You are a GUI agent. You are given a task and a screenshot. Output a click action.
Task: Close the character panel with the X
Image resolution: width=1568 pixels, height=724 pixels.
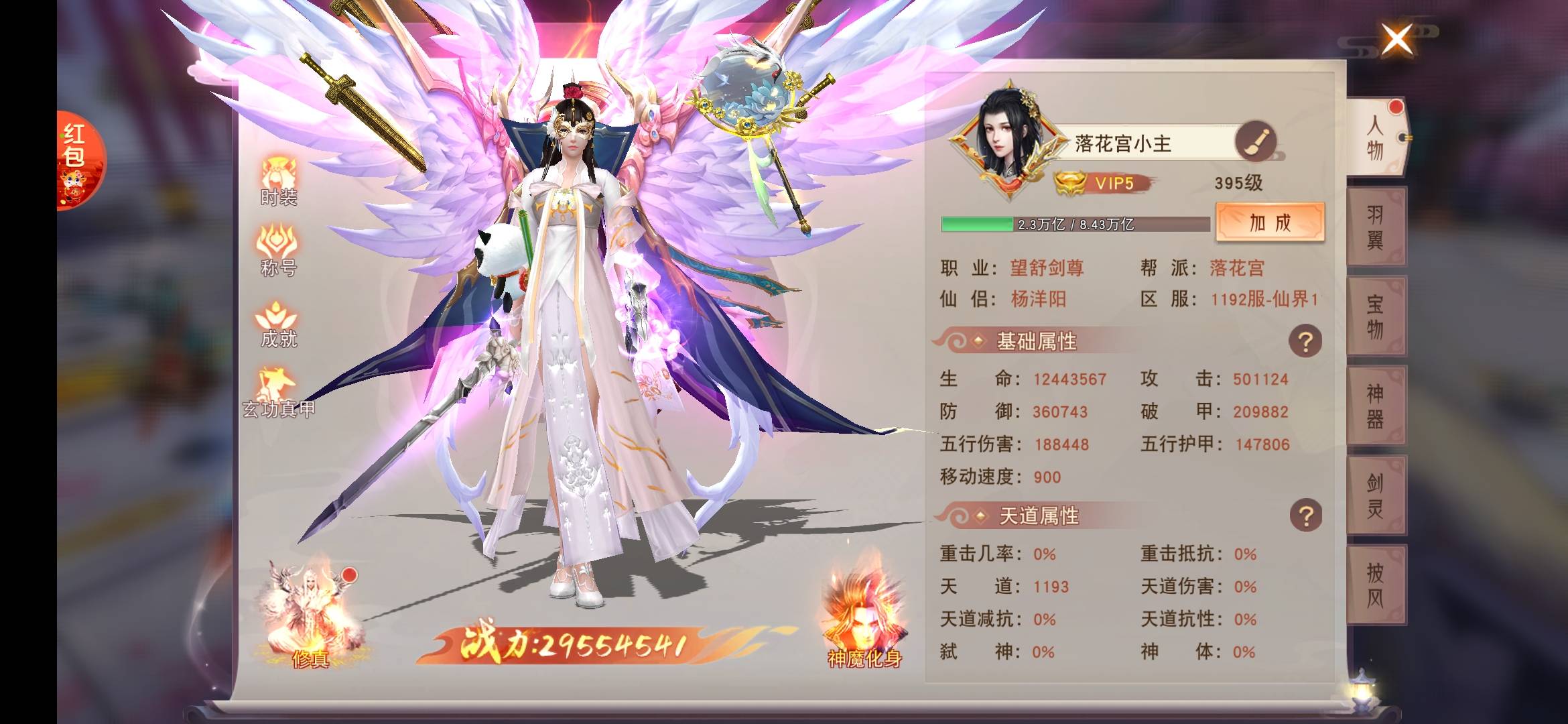coord(1397,39)
